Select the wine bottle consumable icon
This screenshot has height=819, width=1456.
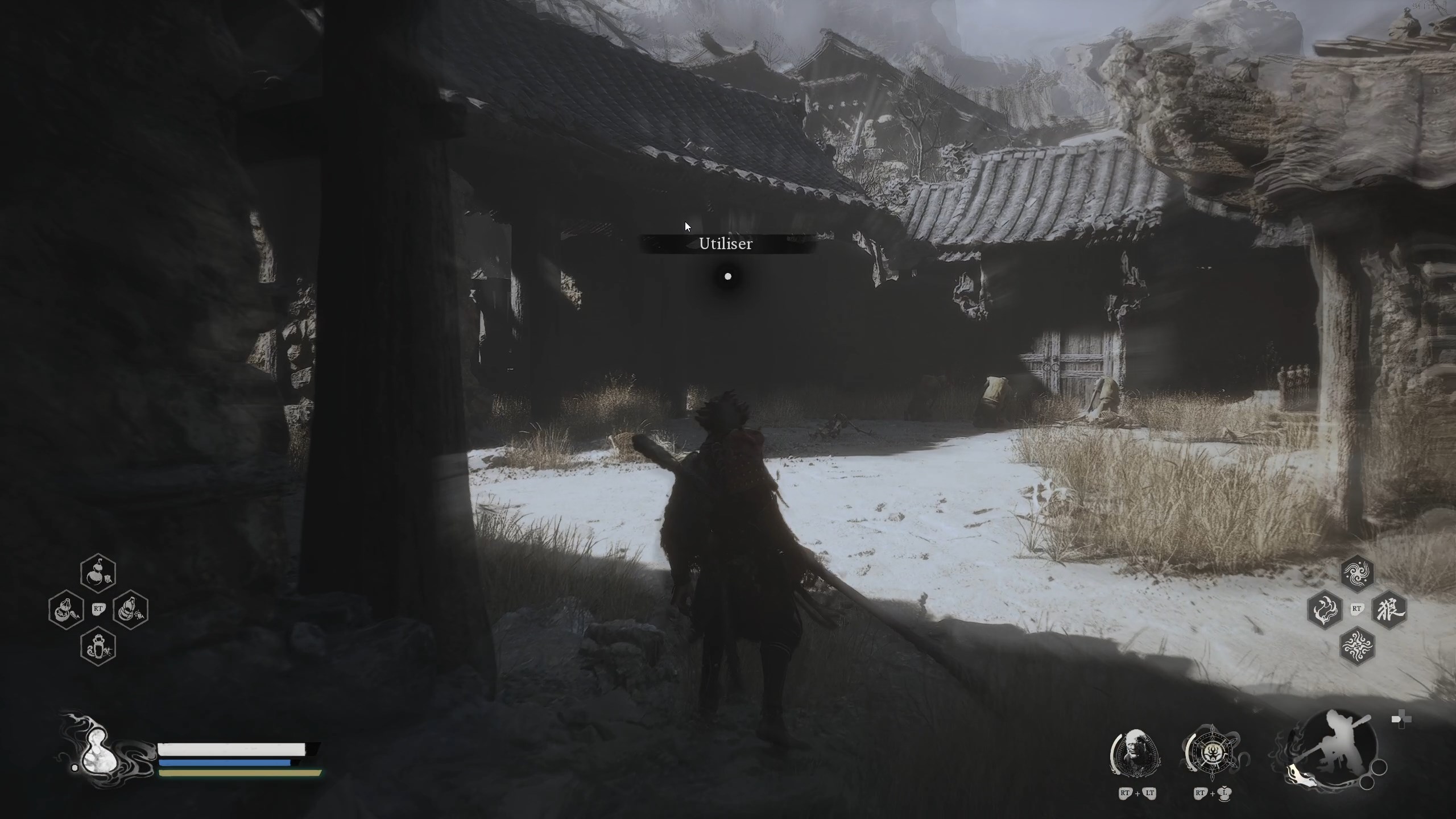[131, 610]
